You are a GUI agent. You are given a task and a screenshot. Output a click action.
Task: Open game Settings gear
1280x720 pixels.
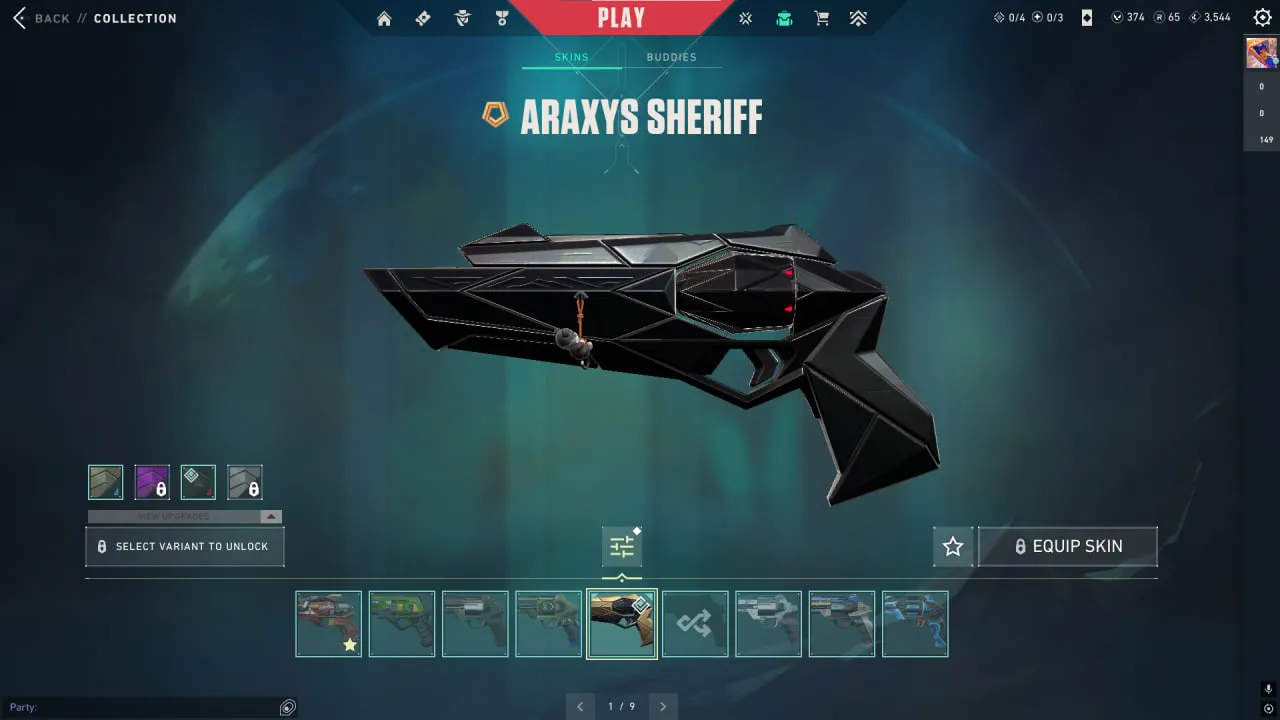tap(1262, 17)
